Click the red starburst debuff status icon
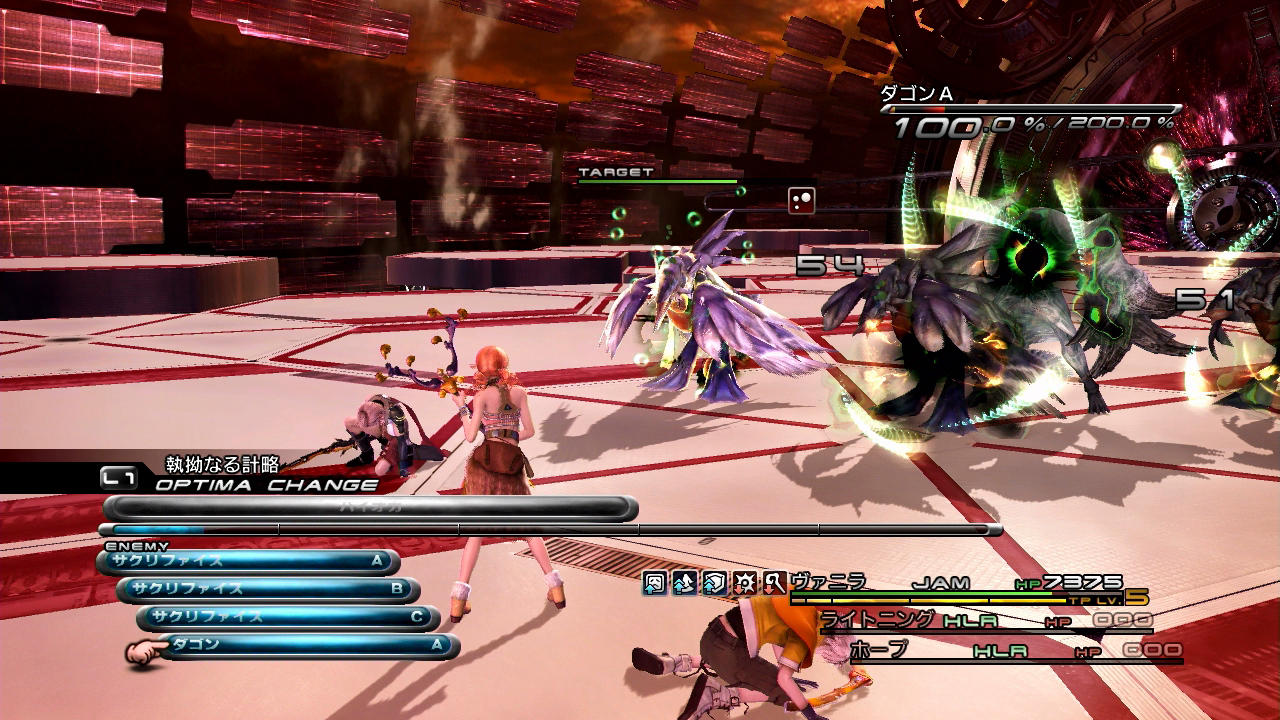Screen dimensions: 1280x720 (x=744, y=583)
